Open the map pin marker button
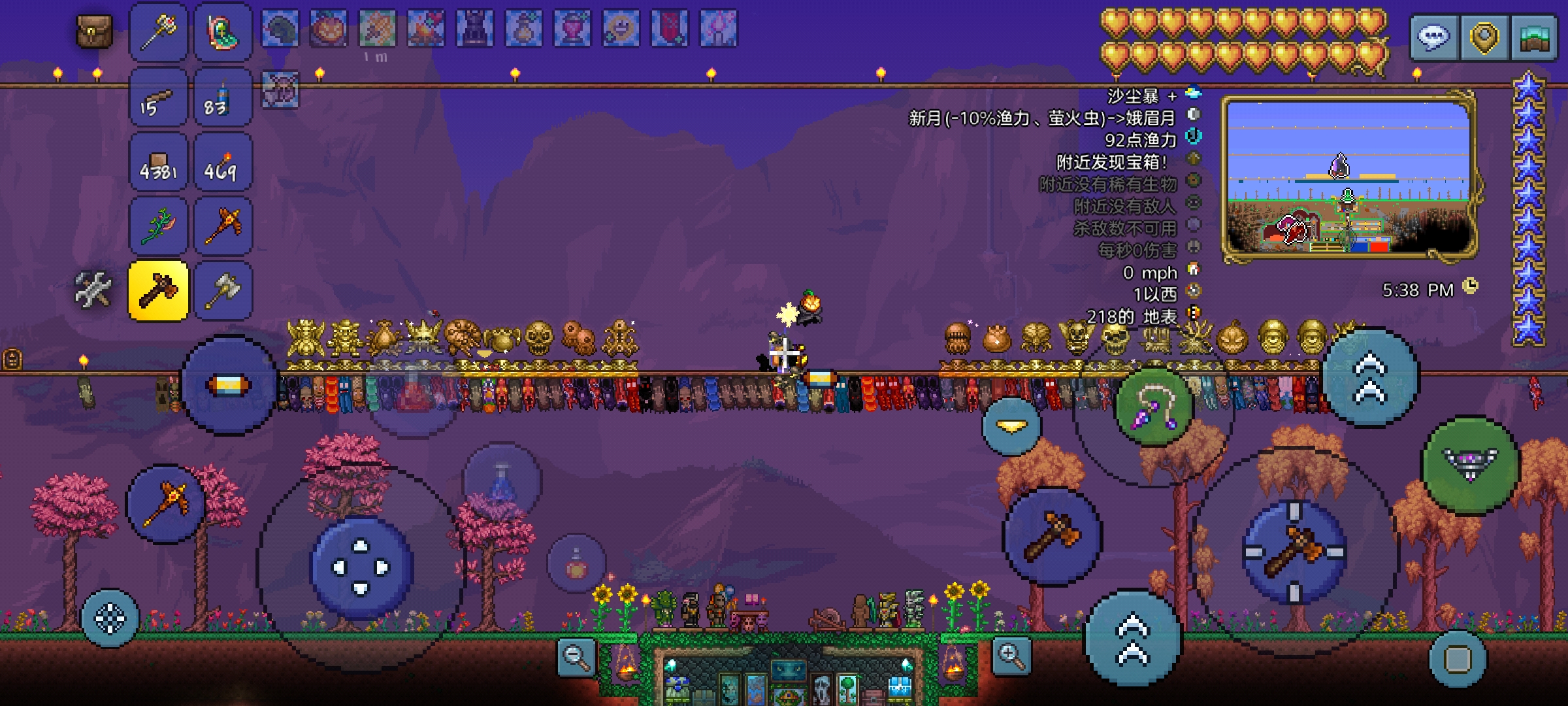Viewport: 1568px width, 706px height. click(x=1484, y=38)
